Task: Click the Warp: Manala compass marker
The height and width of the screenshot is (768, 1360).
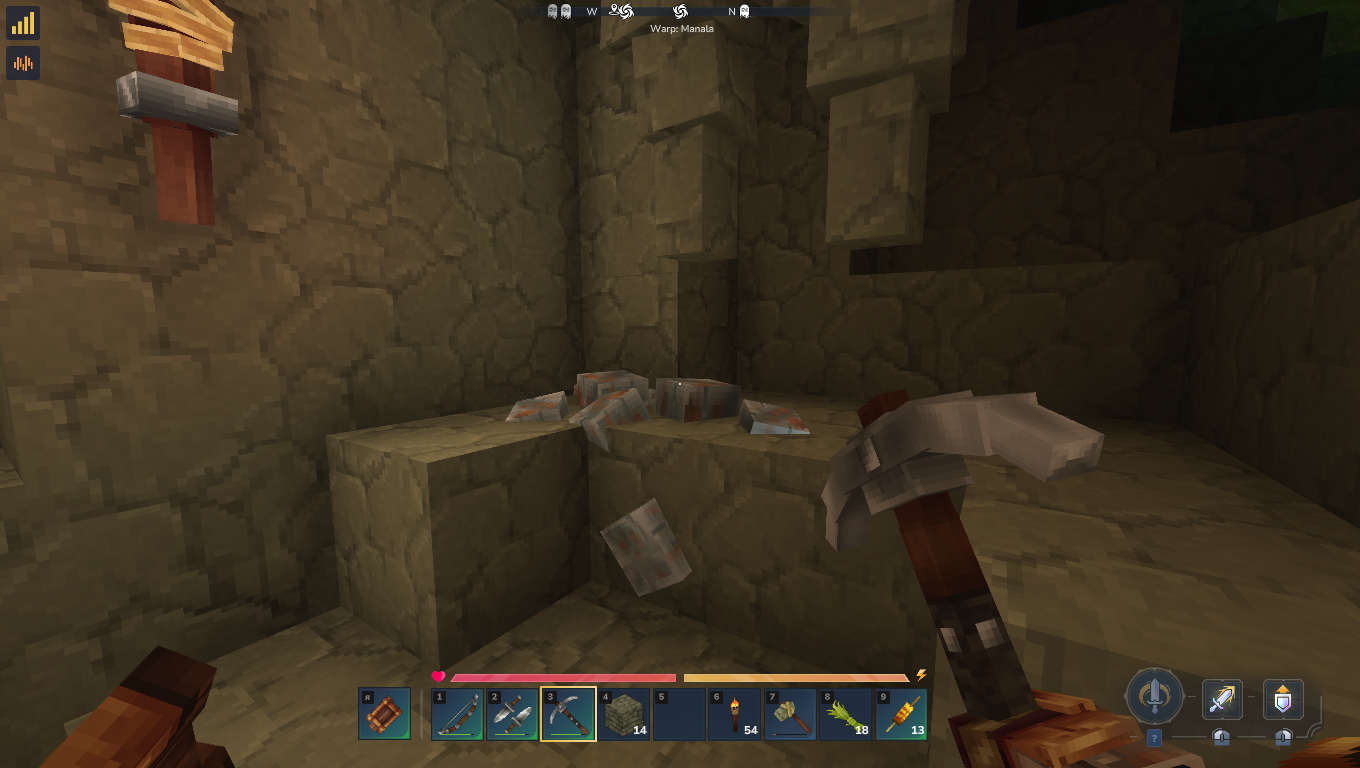Action: pos(680,12)
